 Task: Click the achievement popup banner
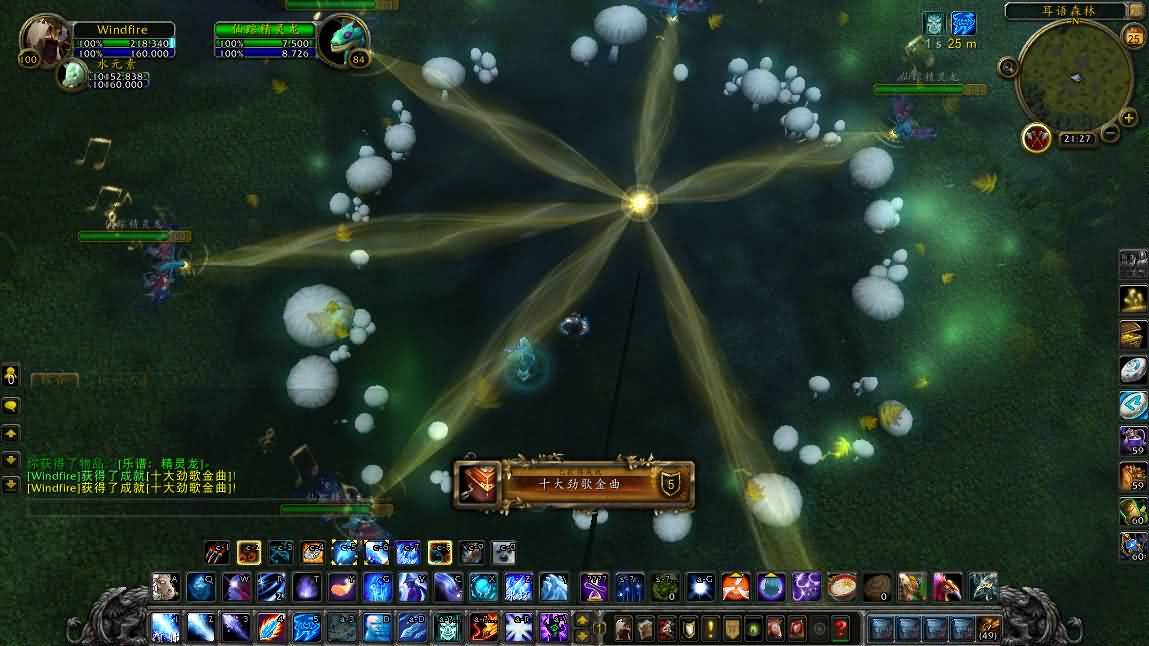point(573,483)
